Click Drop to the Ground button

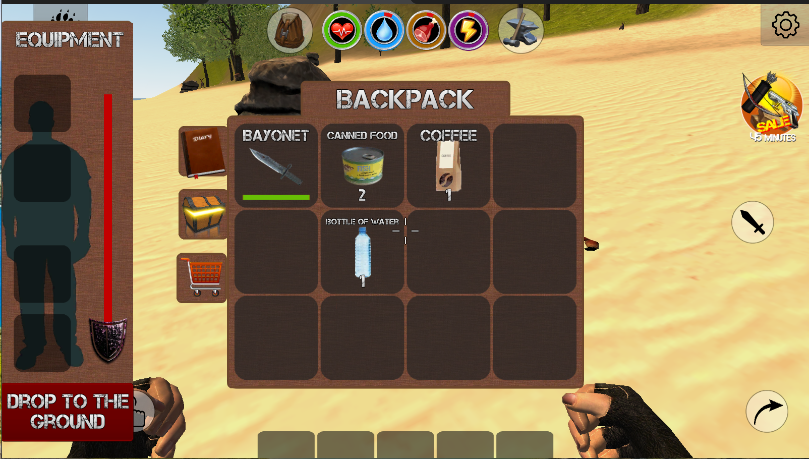[x=67, y=411]
